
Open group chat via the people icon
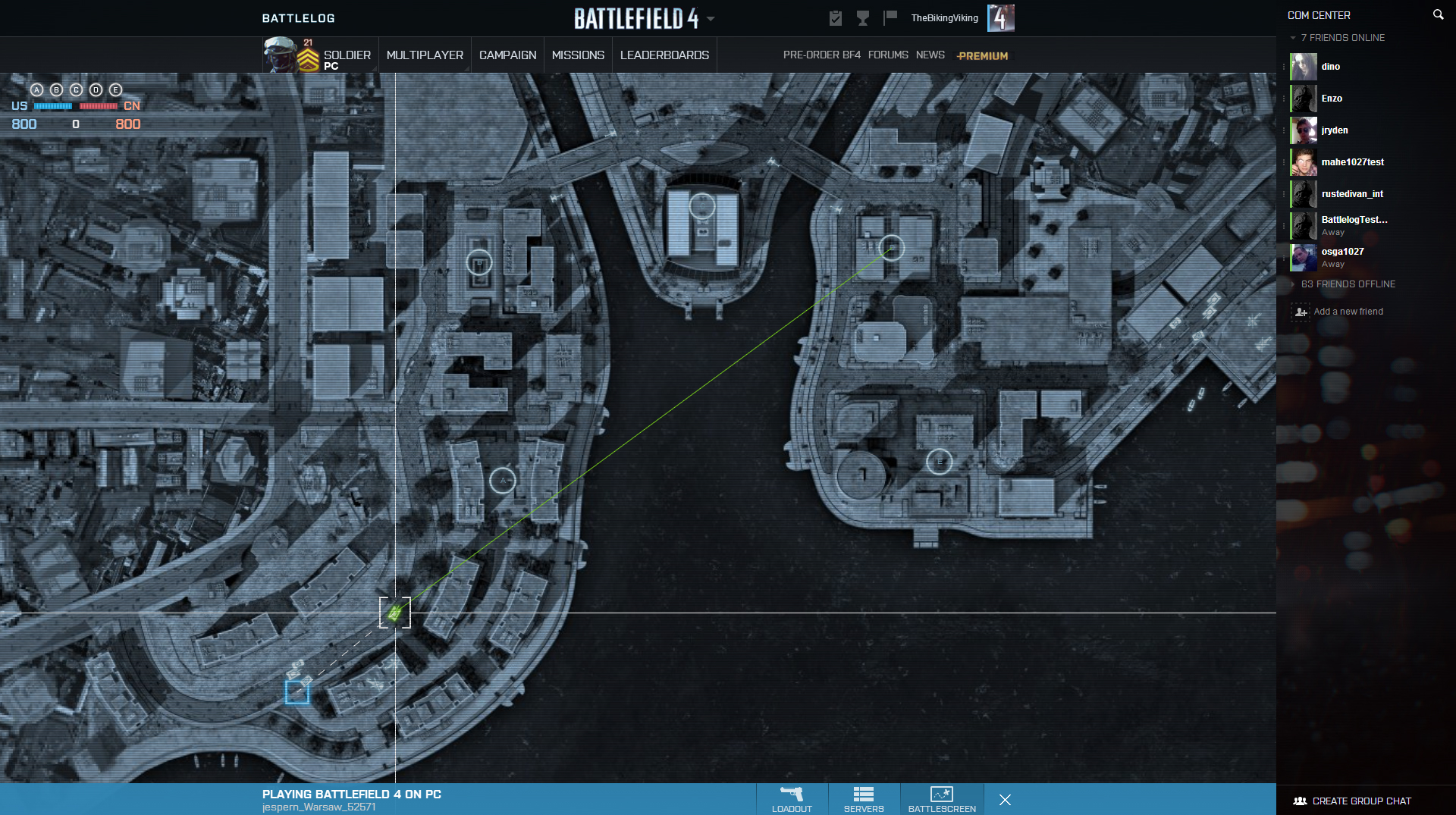point(1298,801)
